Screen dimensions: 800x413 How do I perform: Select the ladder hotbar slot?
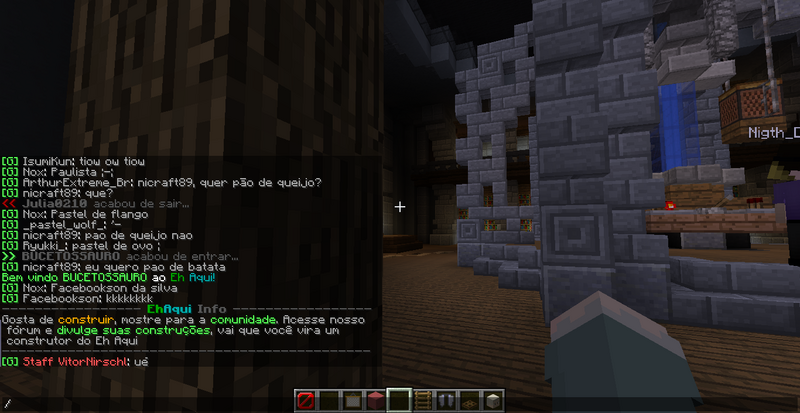coord(423,401)
